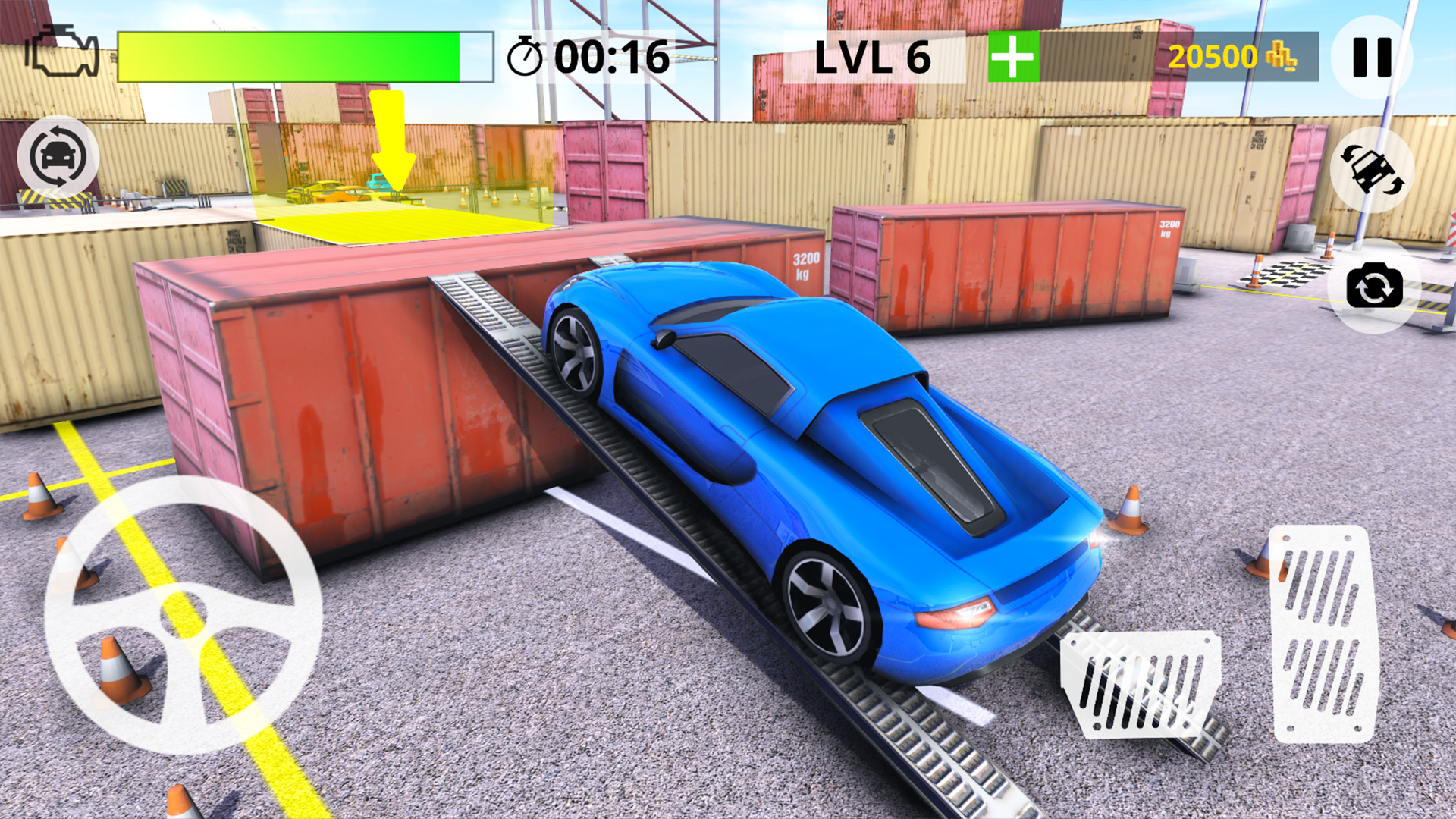
Task: Tap the stopwatch icon beside the timer
Action: pos(528,55)
